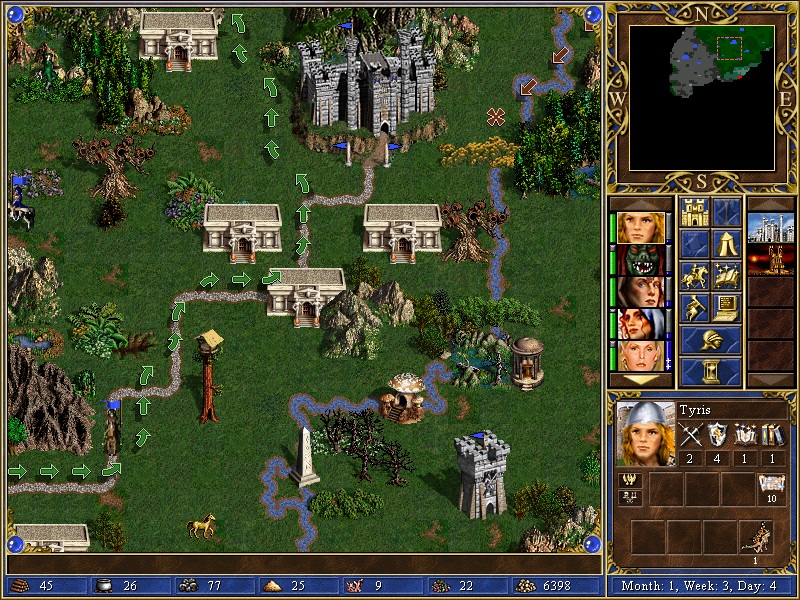End turn with the hourglass button
The width and height of the screenshot is (800, 600).
710,372
